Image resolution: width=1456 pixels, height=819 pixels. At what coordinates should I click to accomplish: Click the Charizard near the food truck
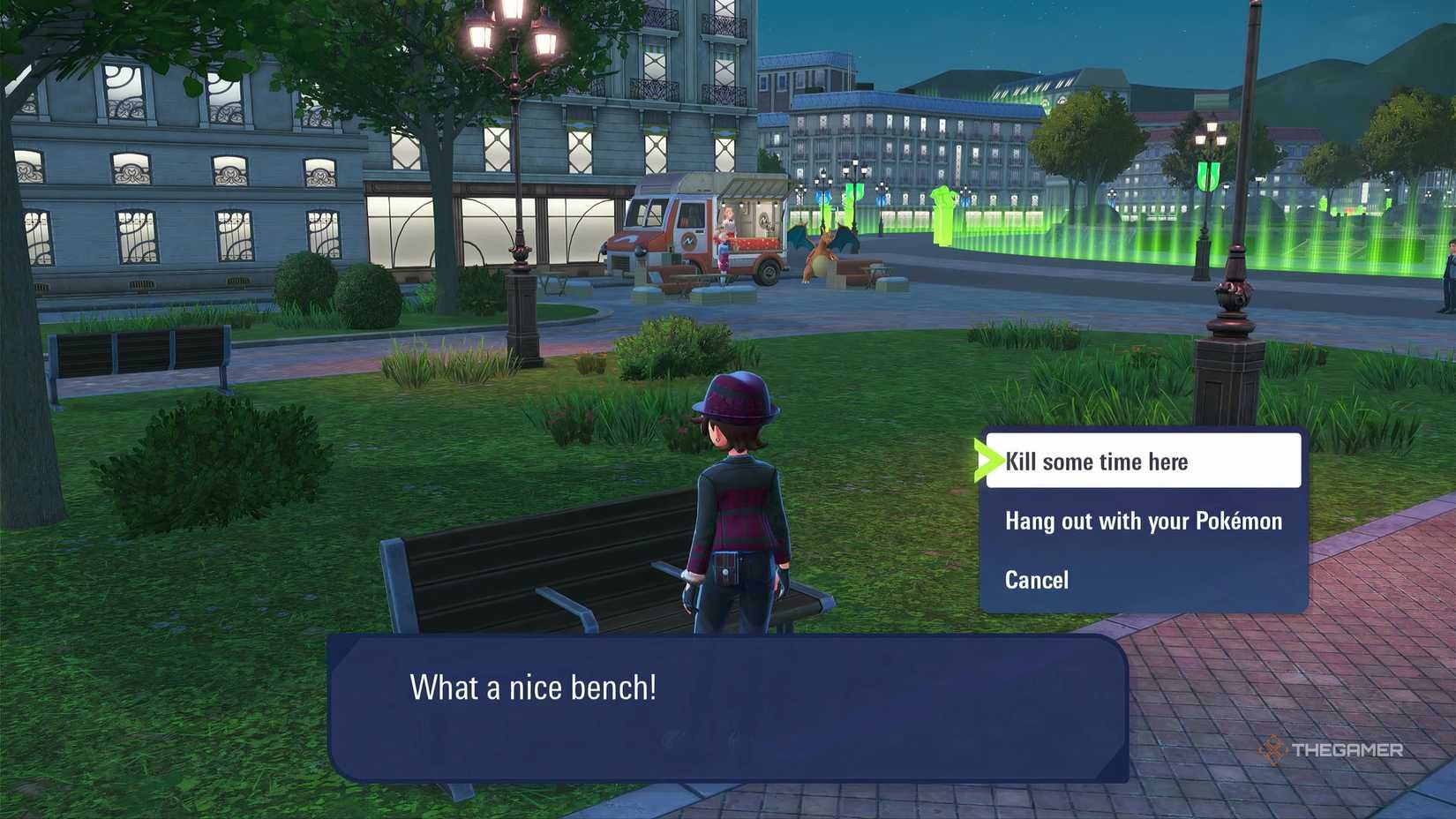tap(820, 256)
